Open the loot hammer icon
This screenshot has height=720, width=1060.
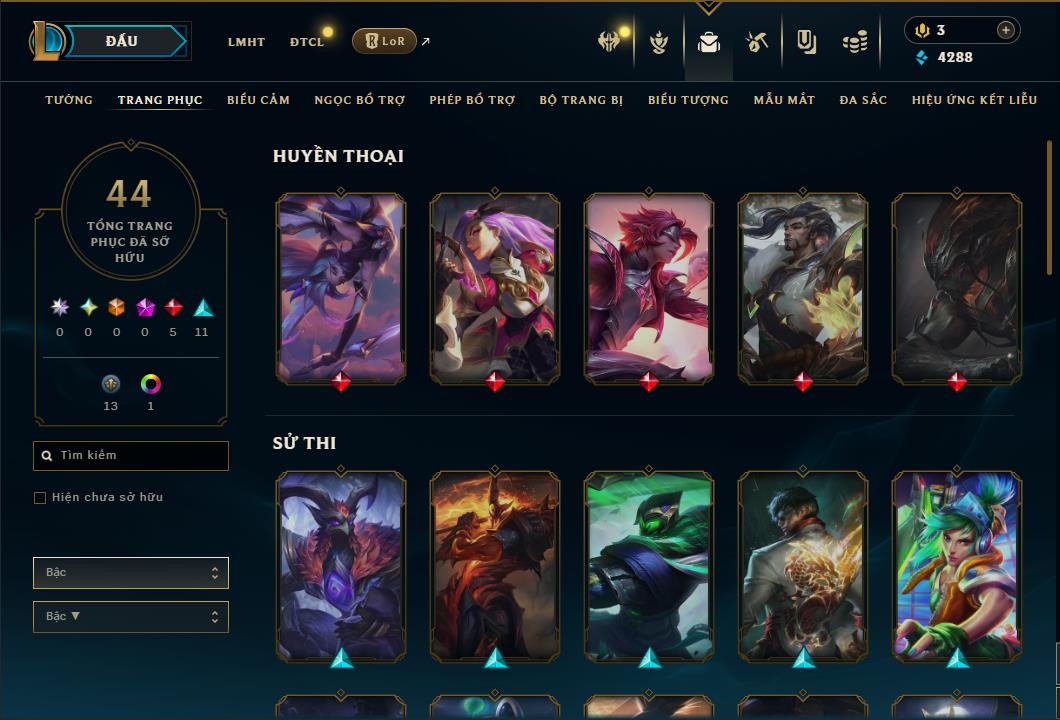coord(757,42)
